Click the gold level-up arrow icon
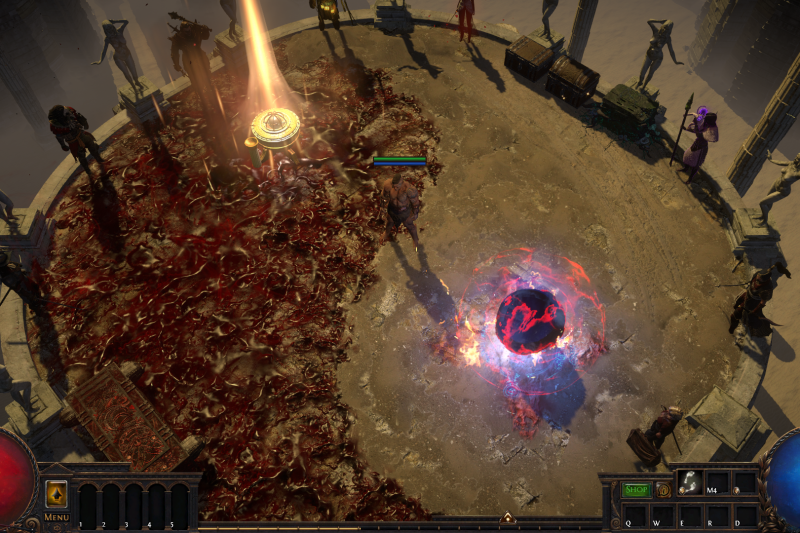Screen dimensions: 800x533 [x=56, y=494]
